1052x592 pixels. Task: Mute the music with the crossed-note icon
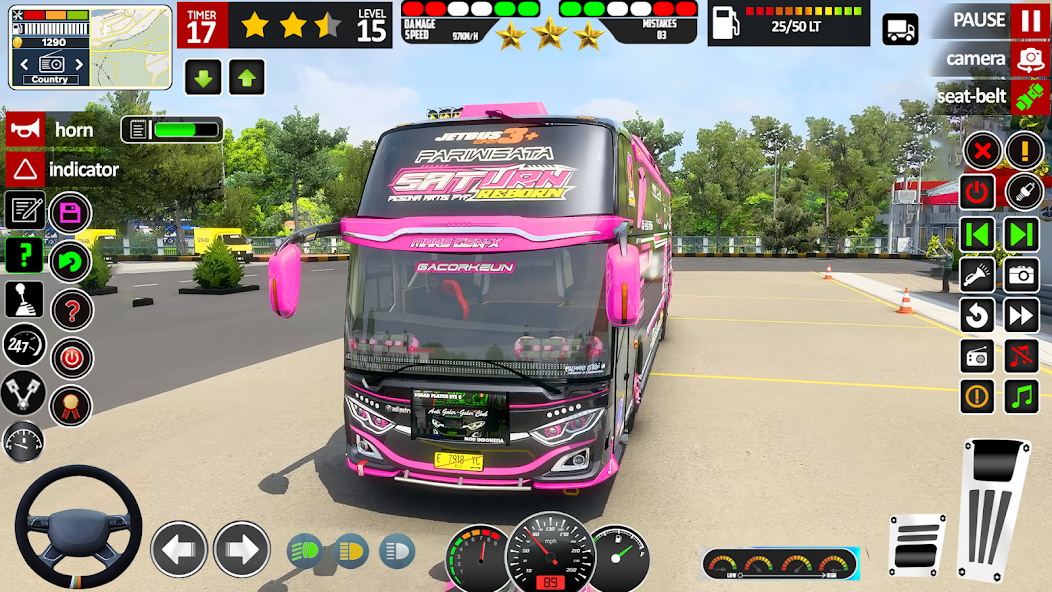point(1021,356)
